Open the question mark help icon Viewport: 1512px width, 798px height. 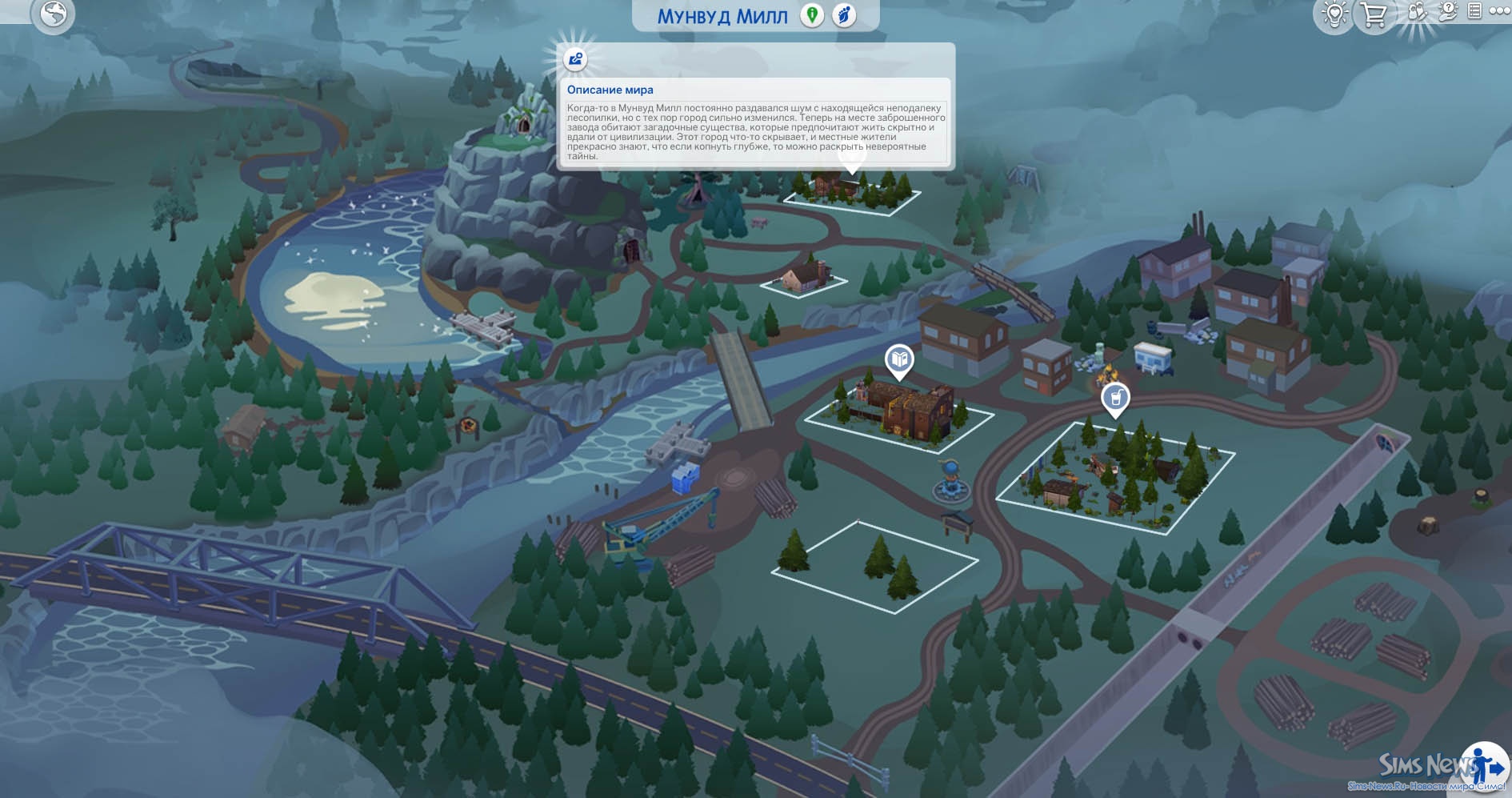point(1448,11)
